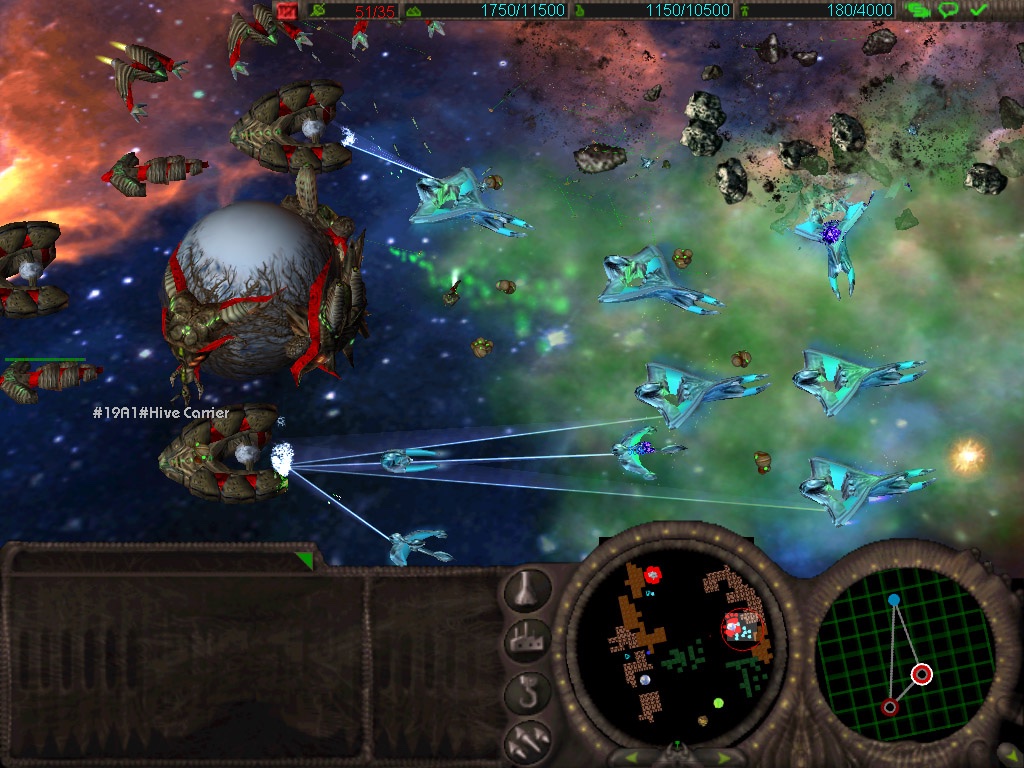Viewport: 1024px width, 768px height.
Task: Open the diplomacy icon in top bar
Action: point(916,10)
